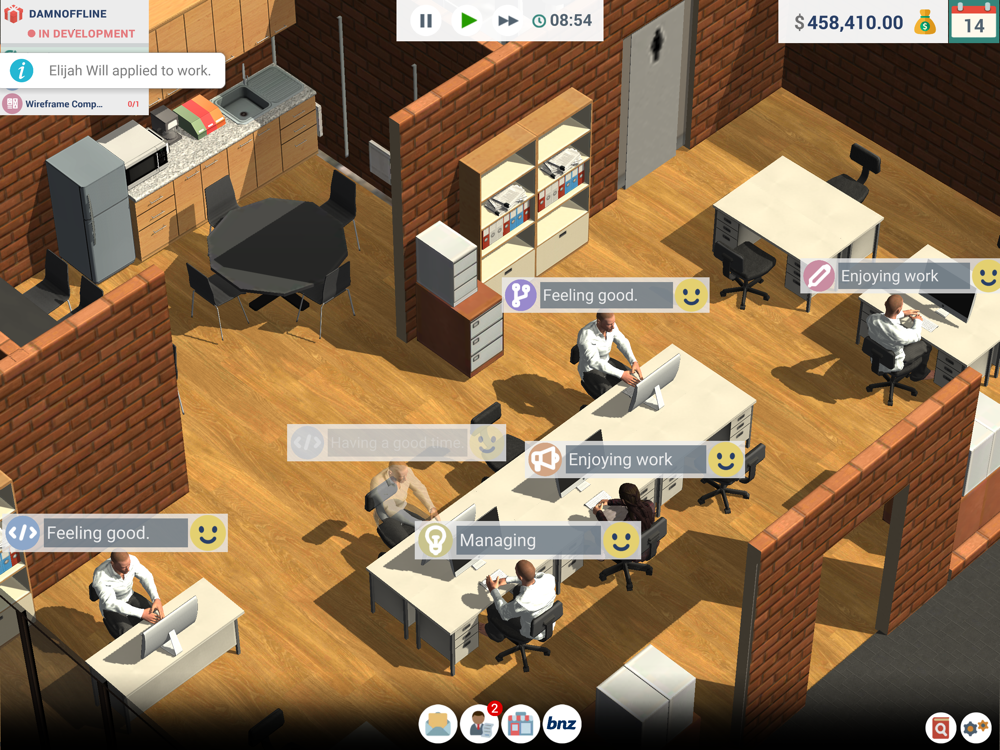The width and height of the screenshot is (1000, 750).
Task: Open the building shop icon
Action: [x=520, y=724]
